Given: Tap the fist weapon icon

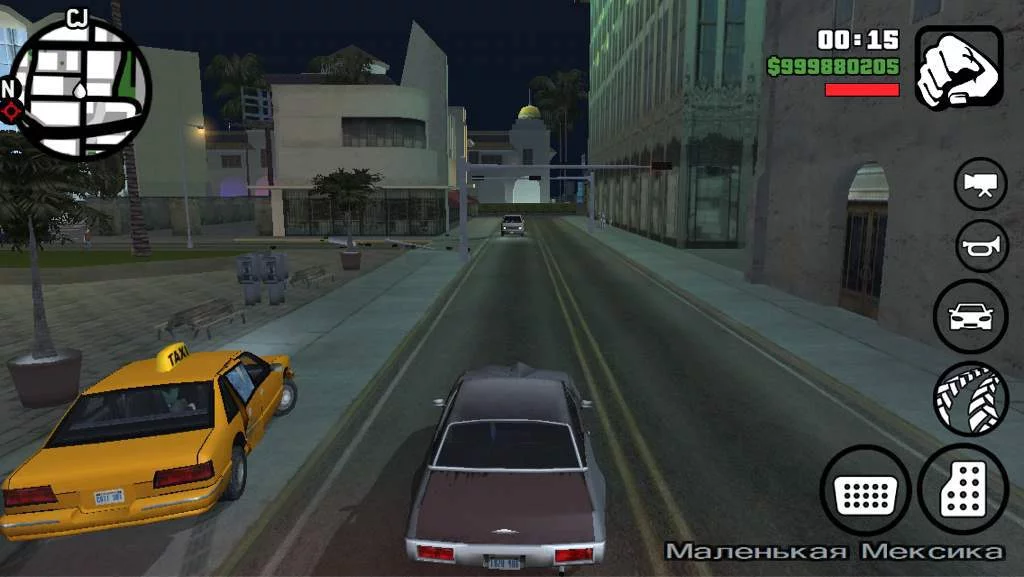Looking at the screenshot, I should click(x=959, y=67).
